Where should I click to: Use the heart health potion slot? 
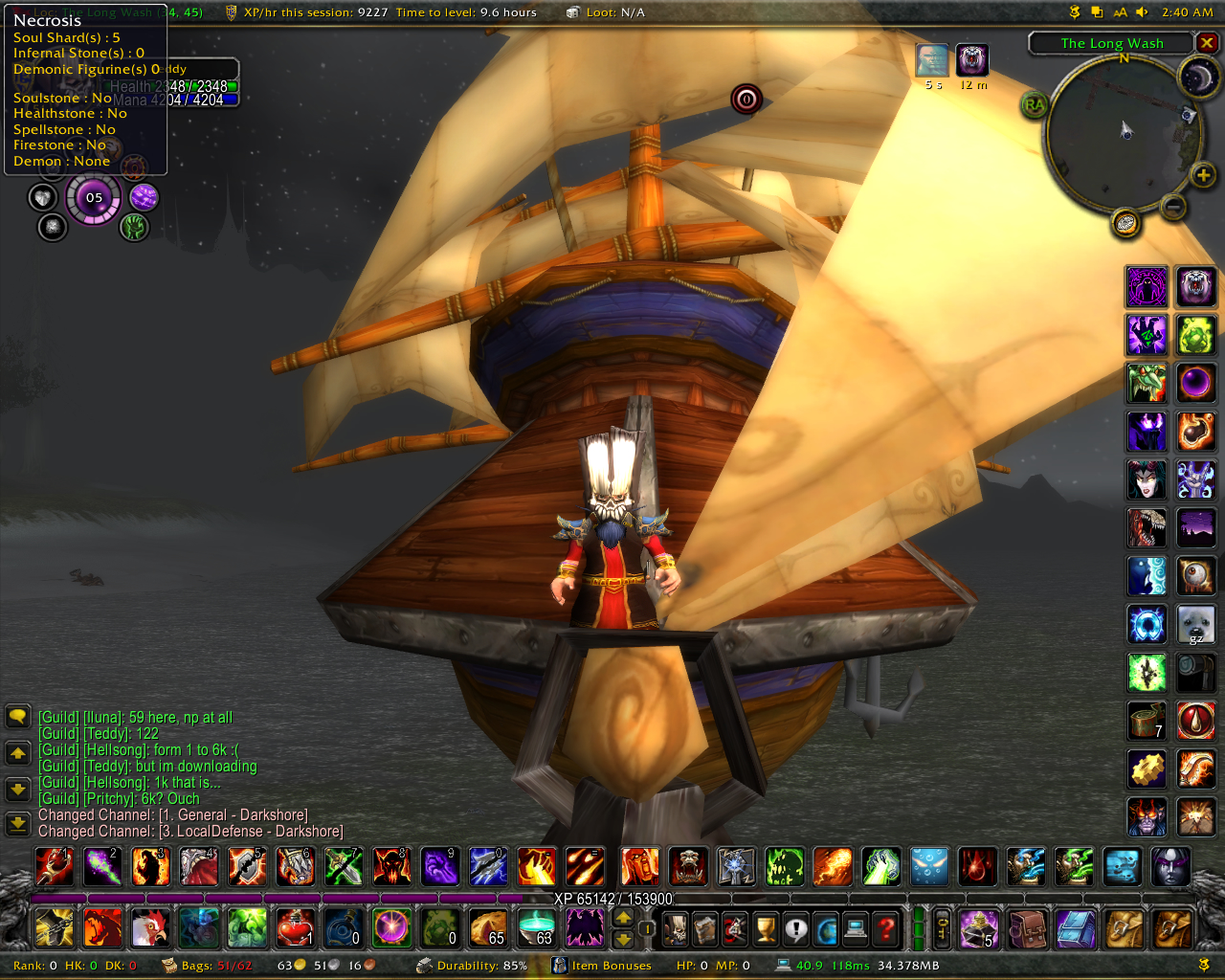(296, 927)
